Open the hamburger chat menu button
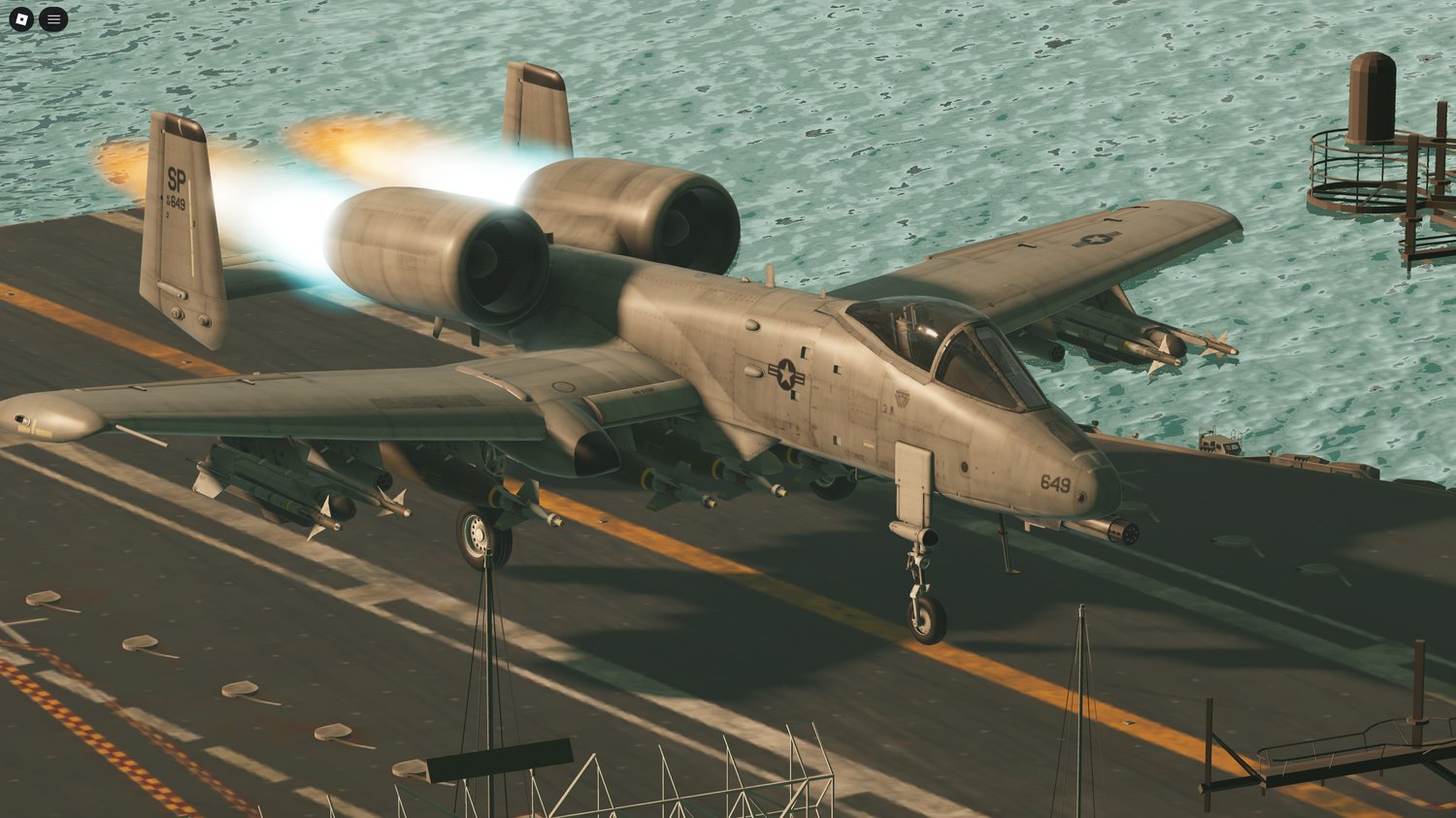This screenshot has width=1456, height=818. [53, 18]
